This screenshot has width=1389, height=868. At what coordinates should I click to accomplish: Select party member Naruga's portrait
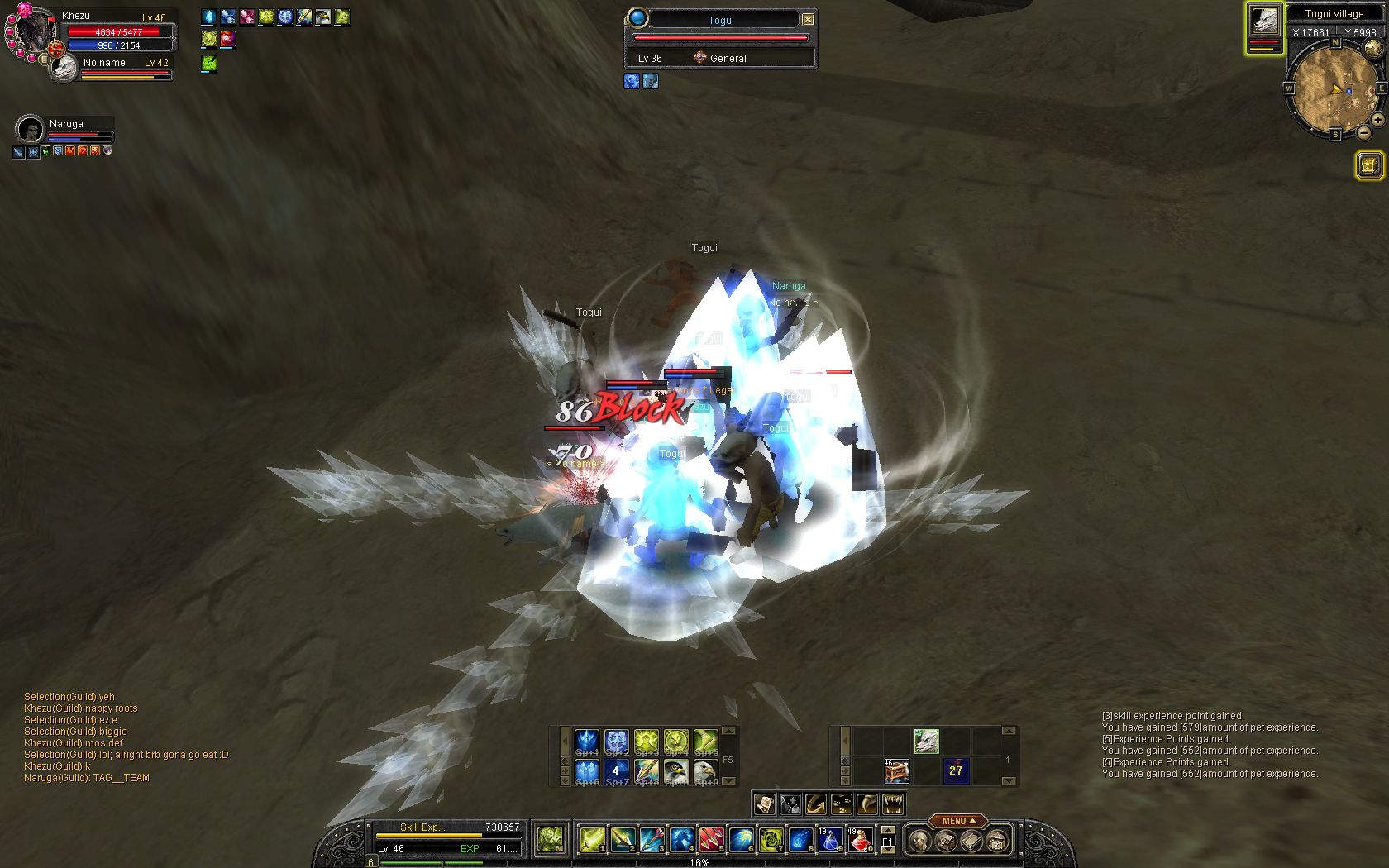[30, 130]
